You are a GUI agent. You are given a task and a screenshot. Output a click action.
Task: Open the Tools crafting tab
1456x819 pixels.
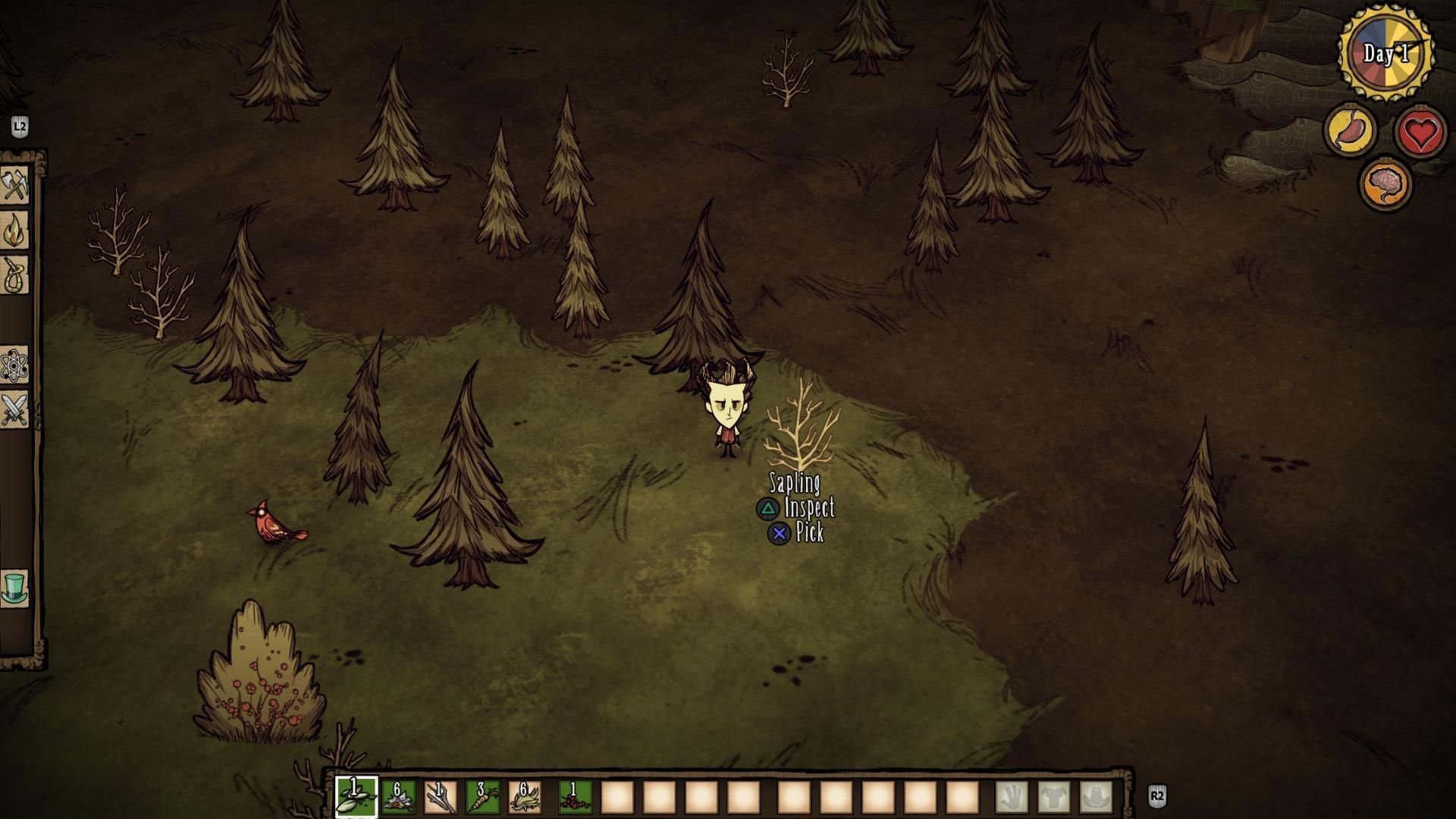pyautogui.click(x=14, y=185)
